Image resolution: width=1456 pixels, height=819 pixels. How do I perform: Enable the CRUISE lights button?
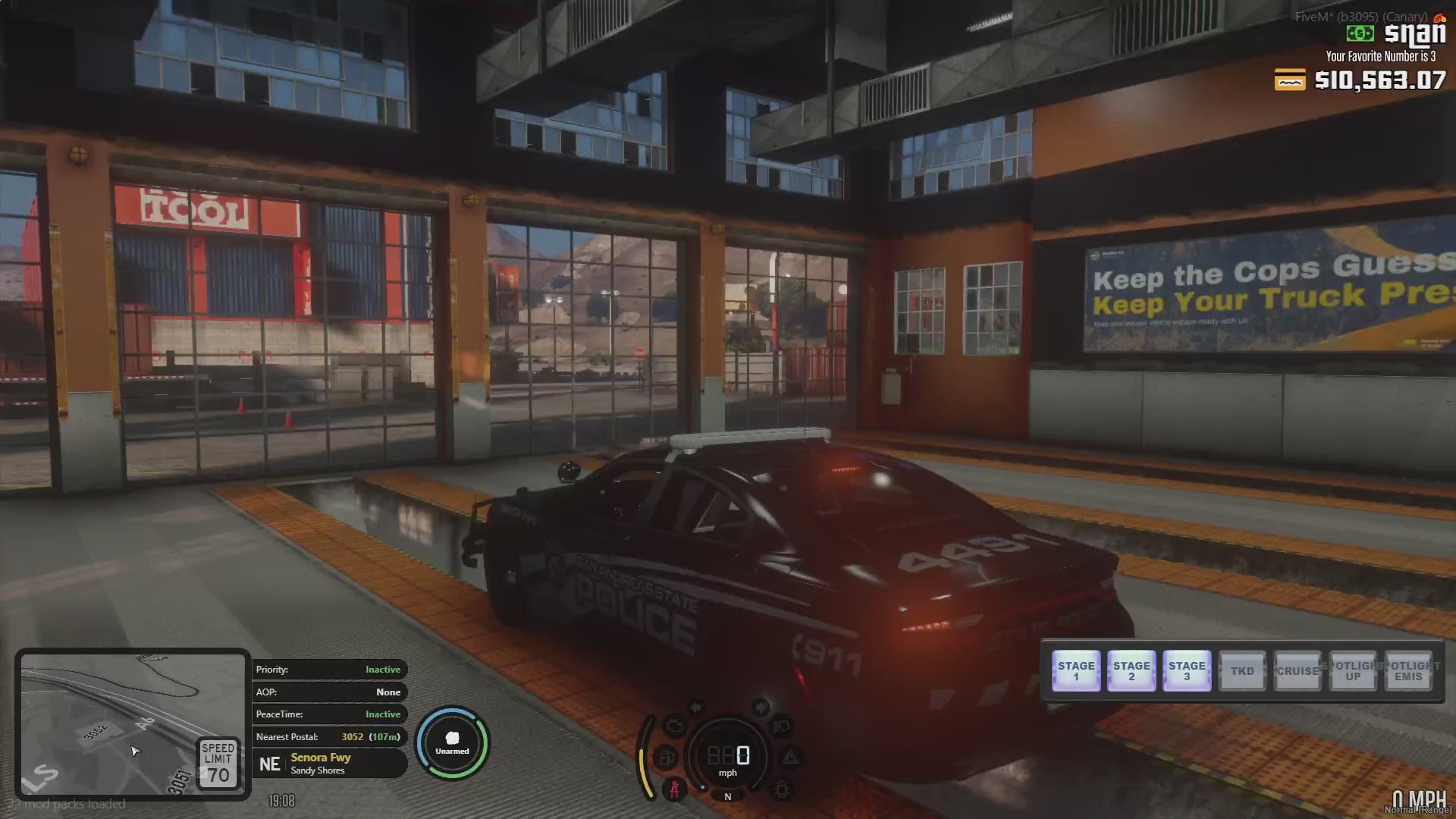(x=1298, y=670)
